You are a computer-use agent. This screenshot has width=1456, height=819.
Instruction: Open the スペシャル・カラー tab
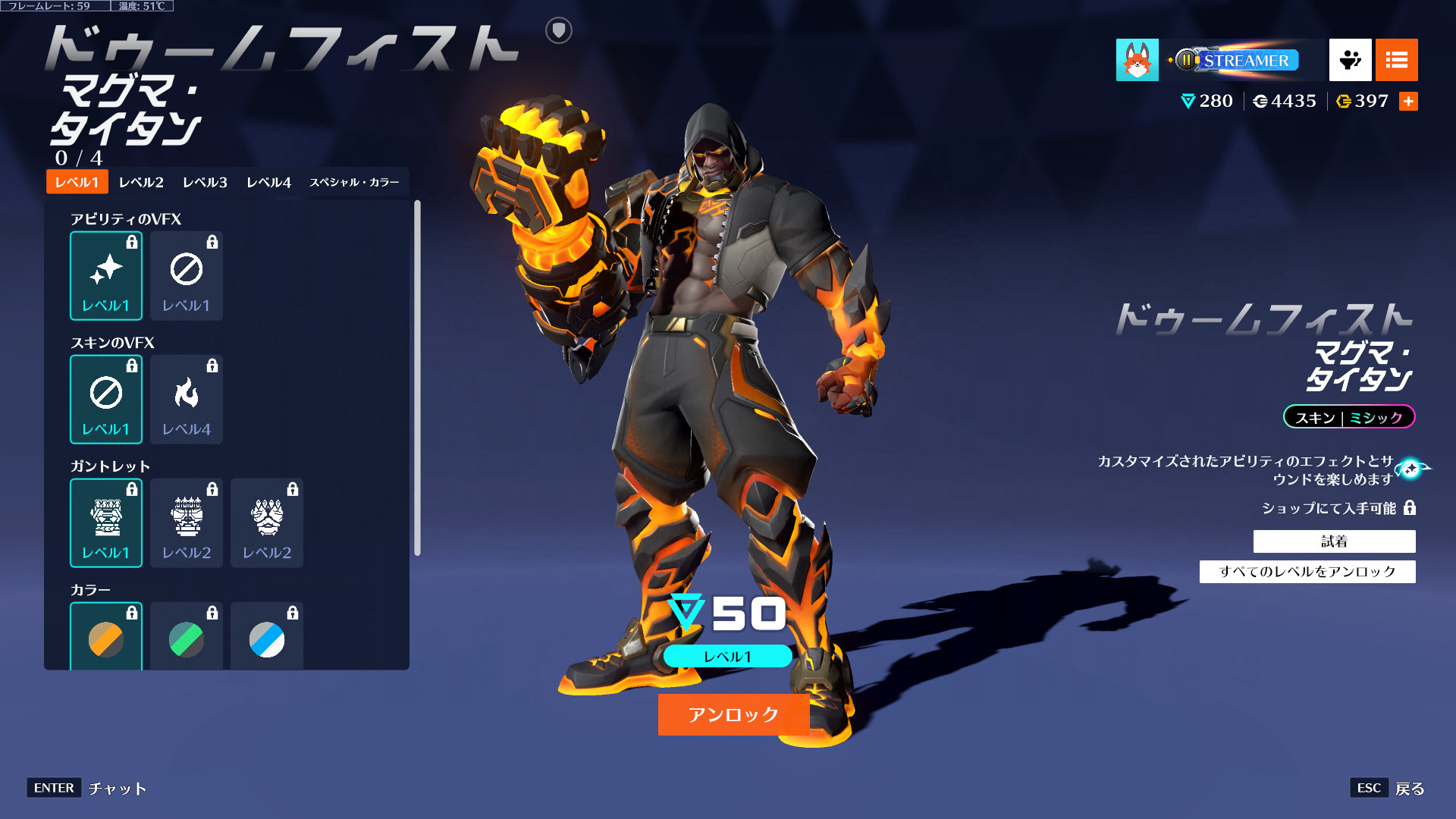point(356,182)
